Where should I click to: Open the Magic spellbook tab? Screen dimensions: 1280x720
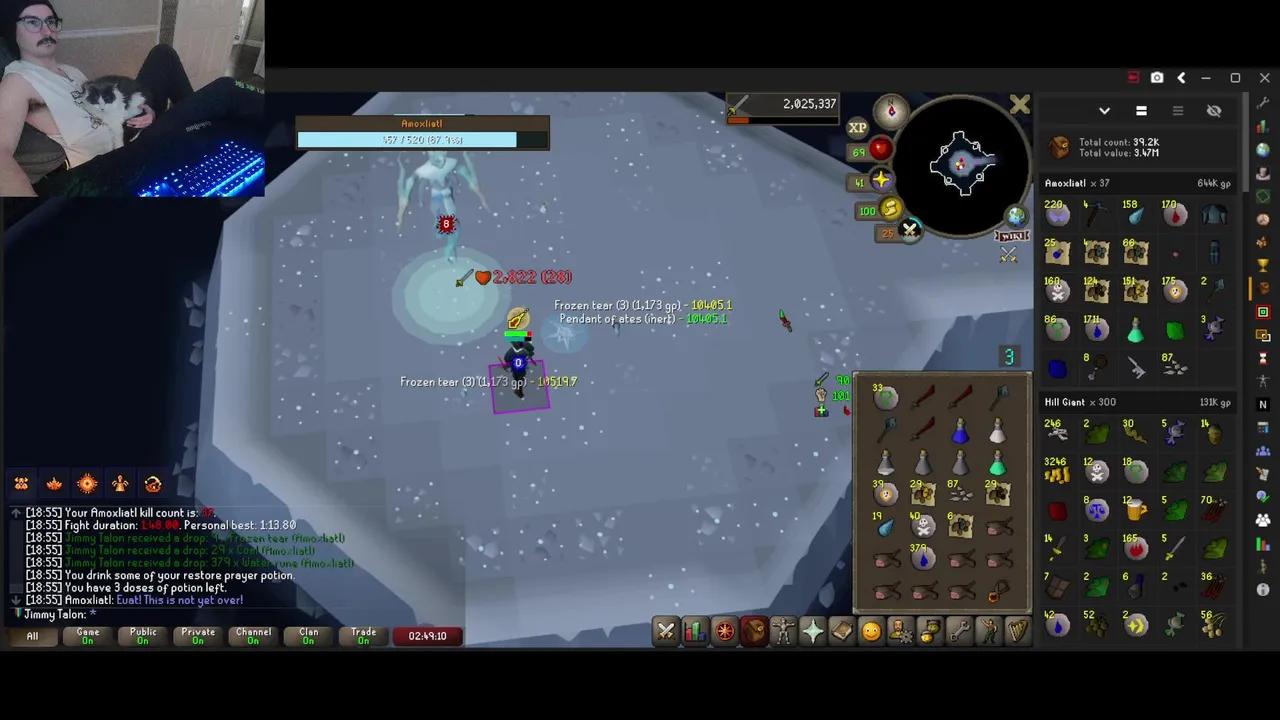tap(843, 631)
